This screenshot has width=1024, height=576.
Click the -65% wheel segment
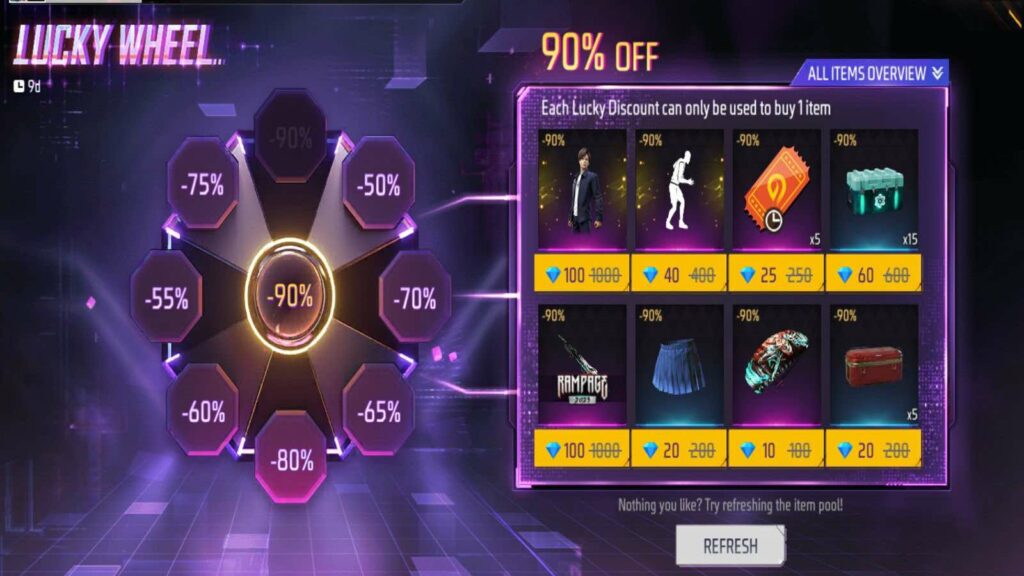(378, 410)
